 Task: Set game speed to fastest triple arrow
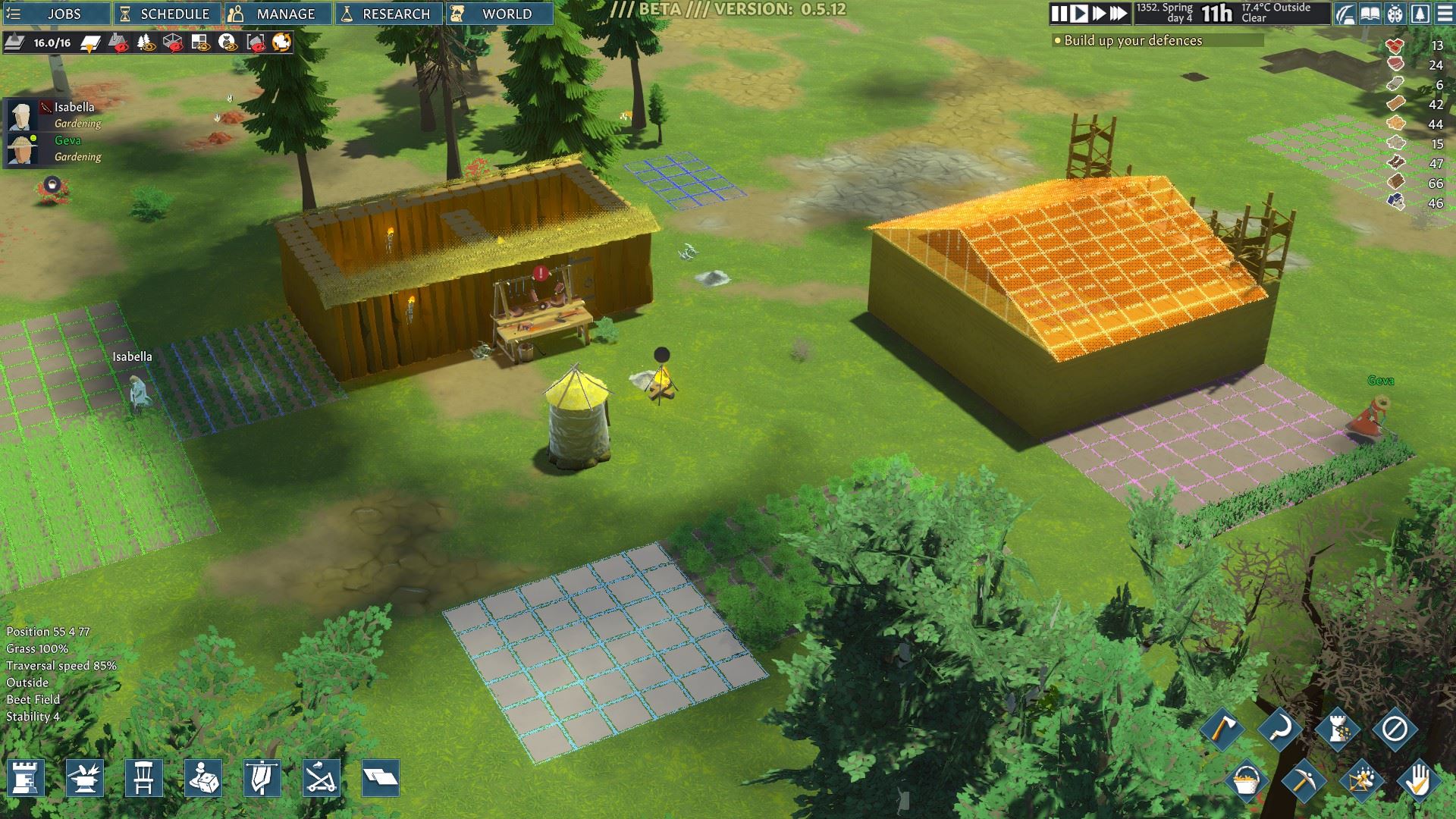click(x=1118, y=14)
